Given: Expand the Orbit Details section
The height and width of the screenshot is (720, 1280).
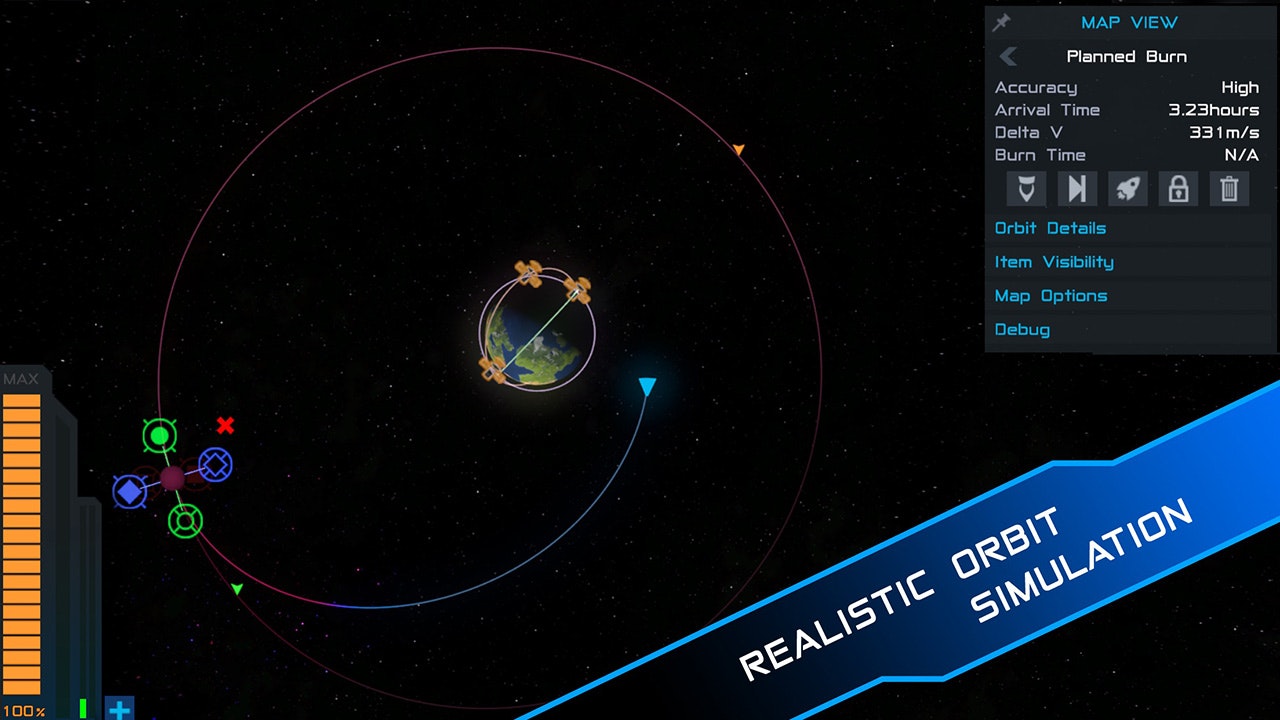Looking at the screenshot, I should point(1050,228).
